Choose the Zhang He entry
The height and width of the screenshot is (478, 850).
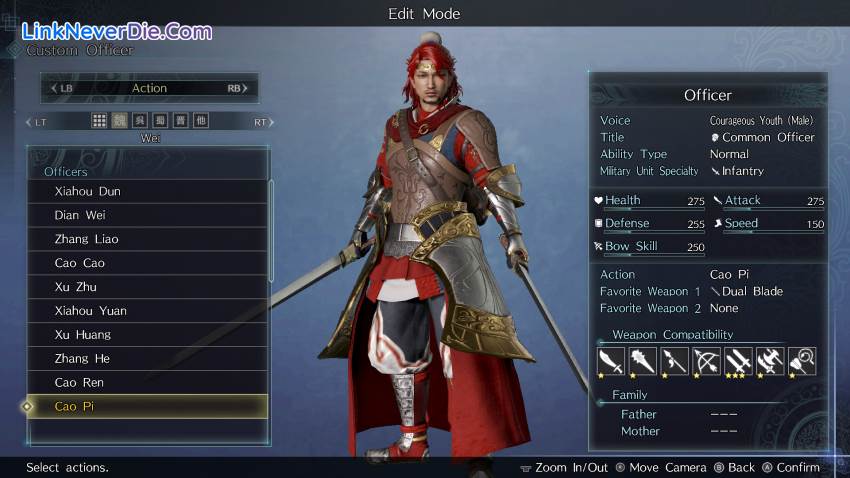pyautogui.click(x=147, y=359)
